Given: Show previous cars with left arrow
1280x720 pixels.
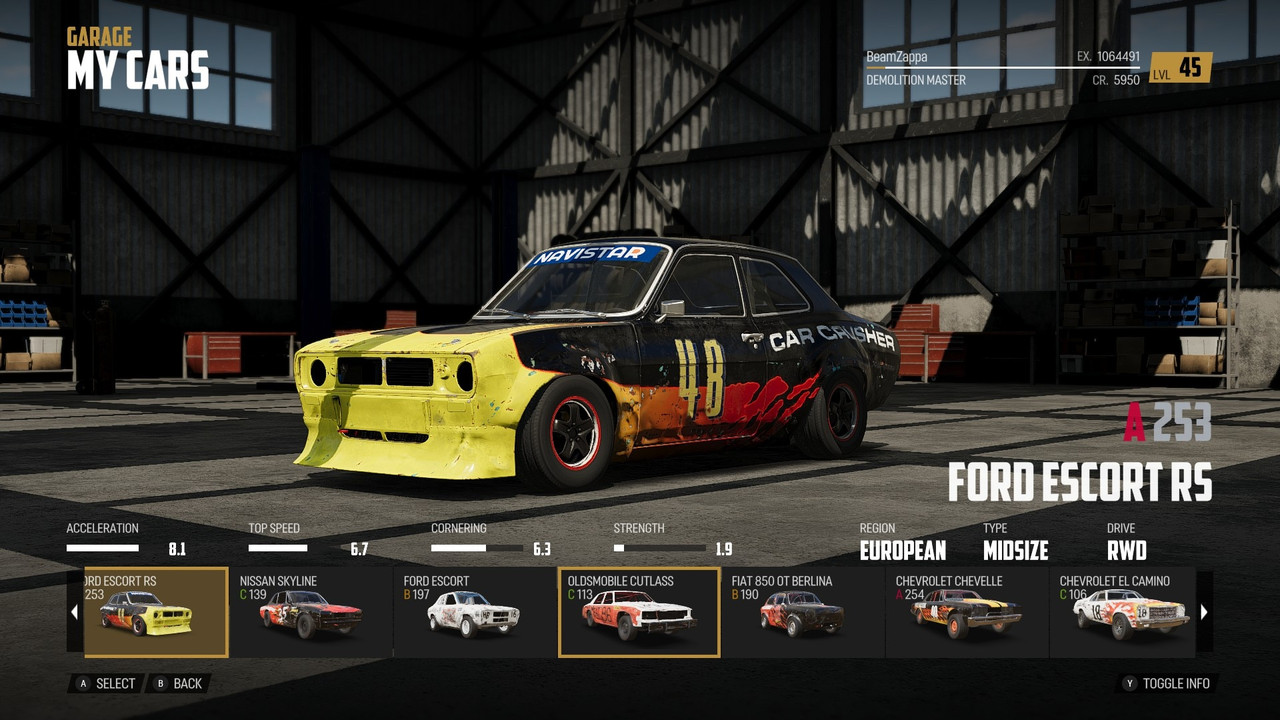Looking at the screenshot, I should pos(74,612).
